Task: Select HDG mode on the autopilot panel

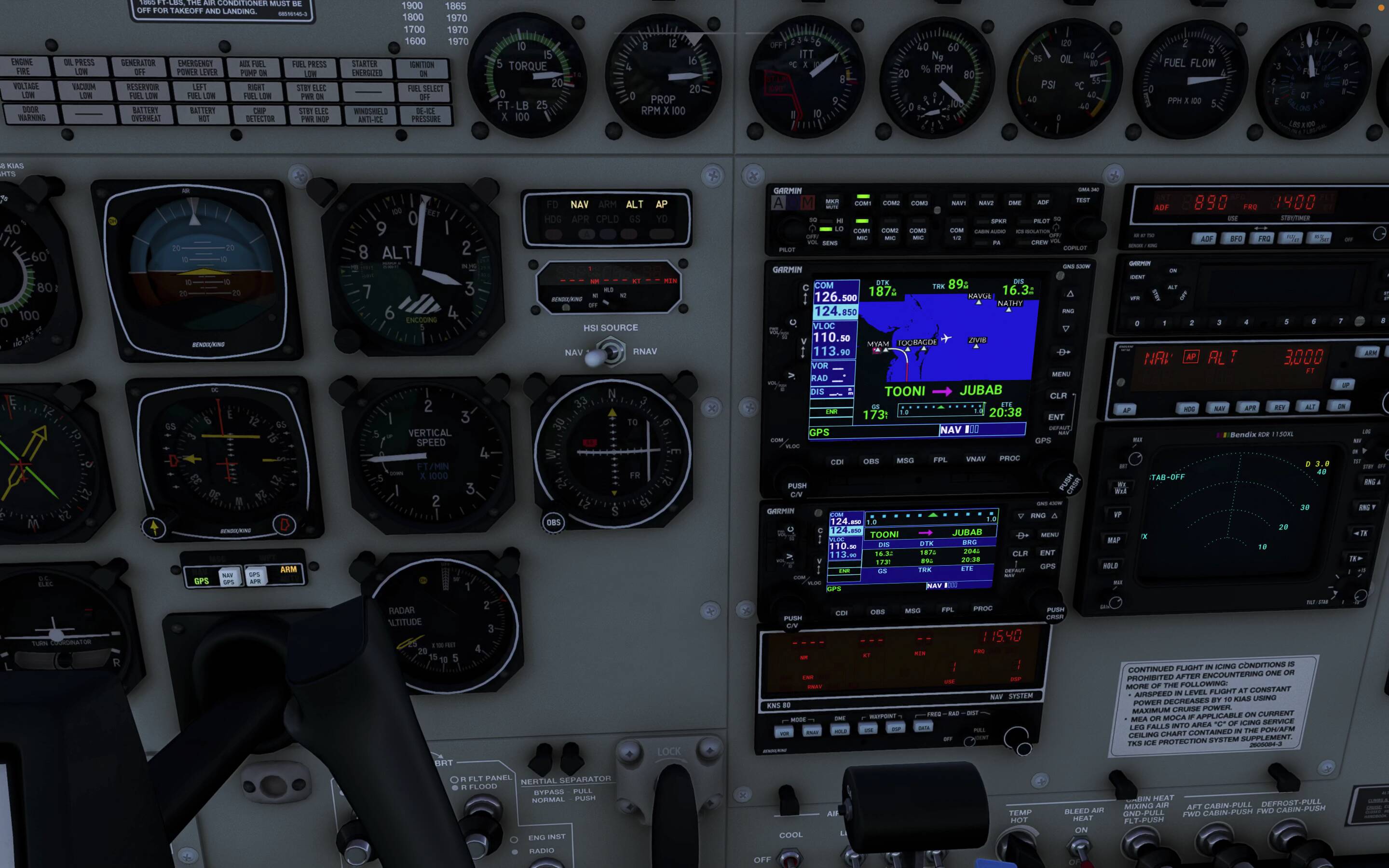Action: click(1189, 409)
